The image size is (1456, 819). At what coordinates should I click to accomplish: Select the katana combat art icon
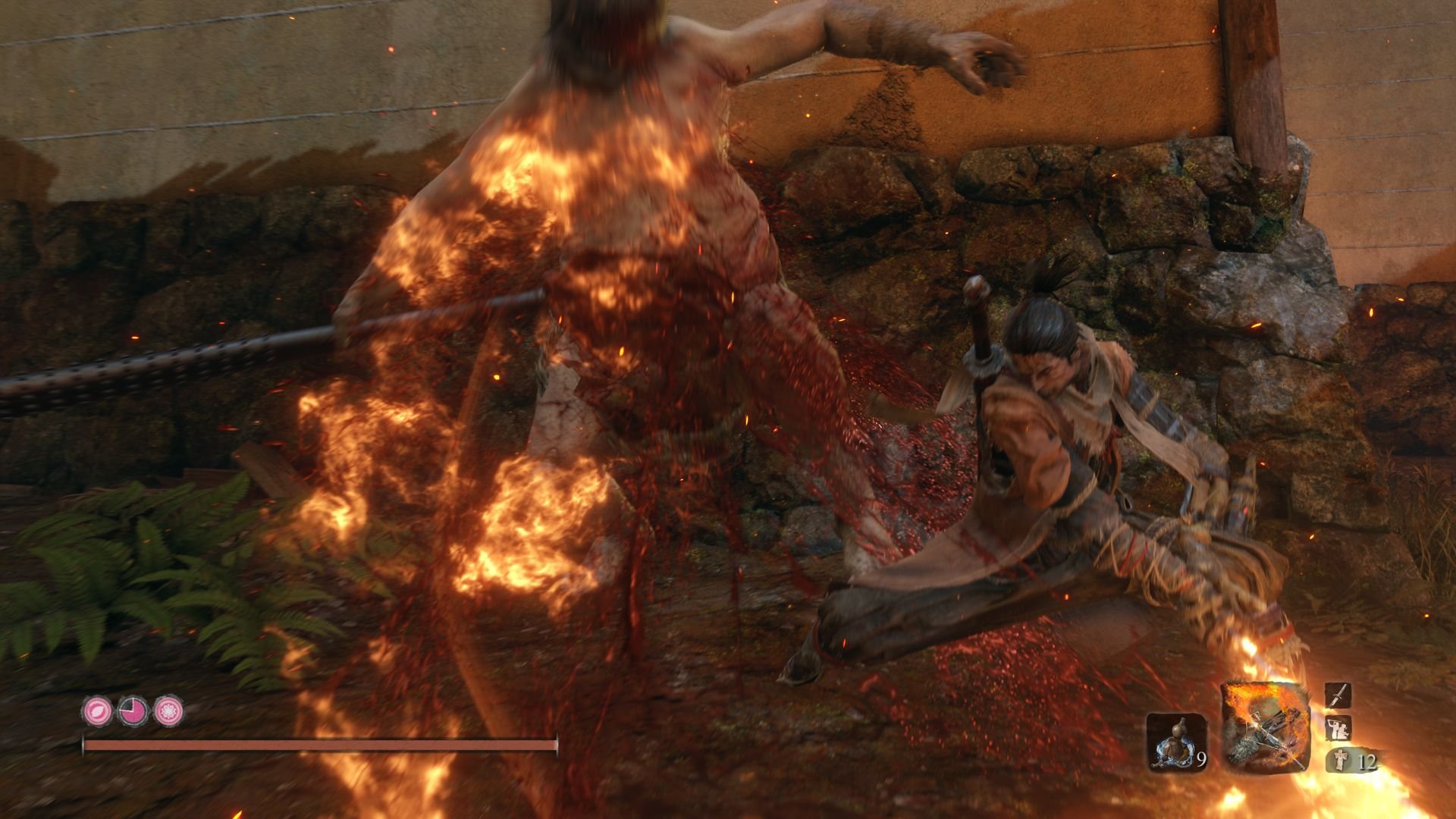coord(1338,695)
